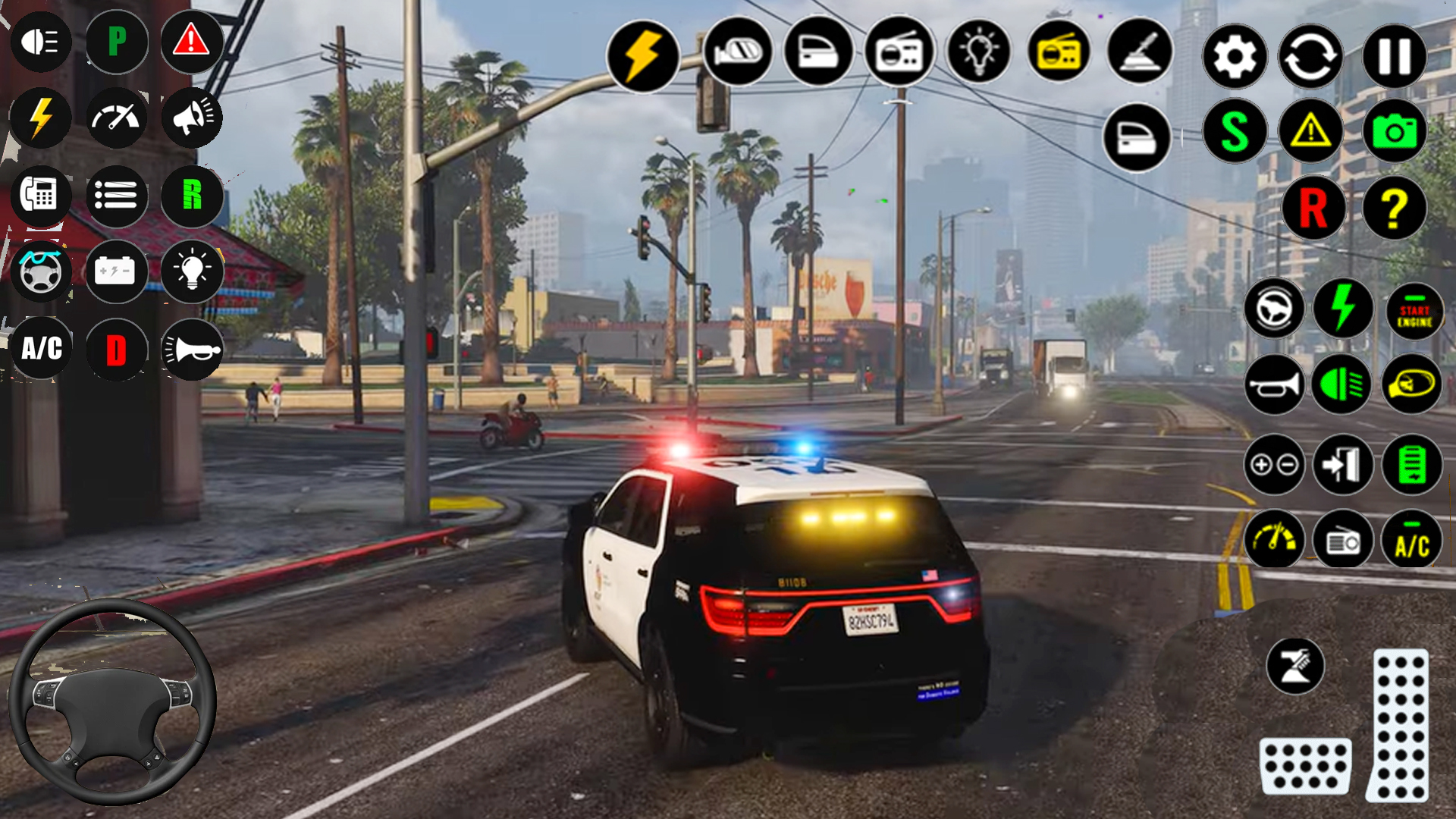Open help via the question mark icon
The width and height of the screenshot is (1456, 819).
(1394, 209)
